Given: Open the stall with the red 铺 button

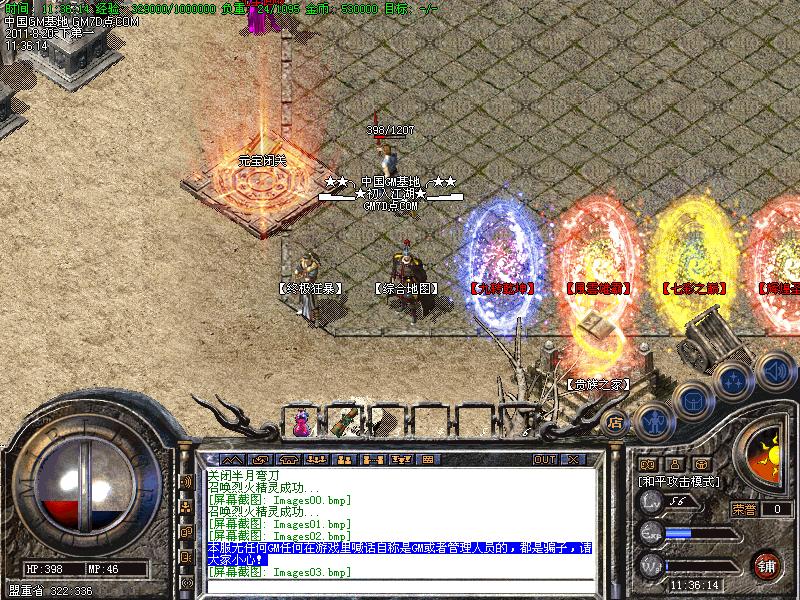Looking at the screenshot, I should (x=767, y=564).
